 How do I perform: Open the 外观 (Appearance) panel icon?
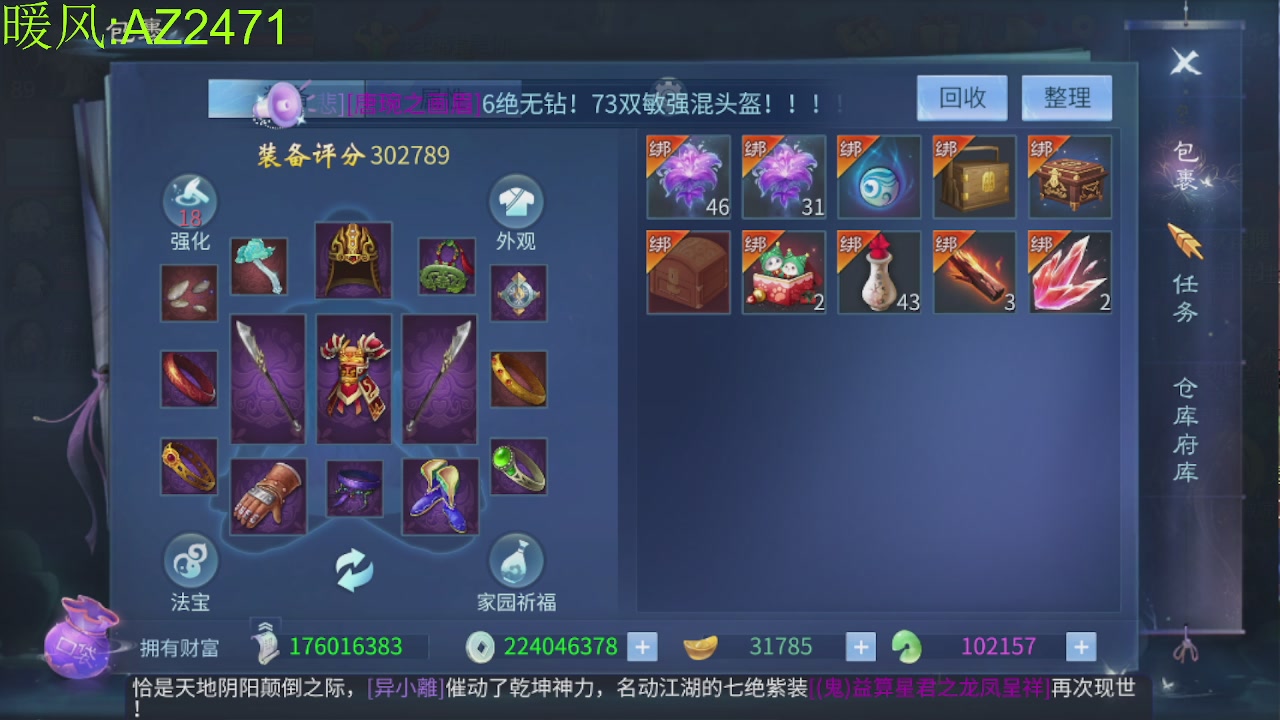point(517,201)
